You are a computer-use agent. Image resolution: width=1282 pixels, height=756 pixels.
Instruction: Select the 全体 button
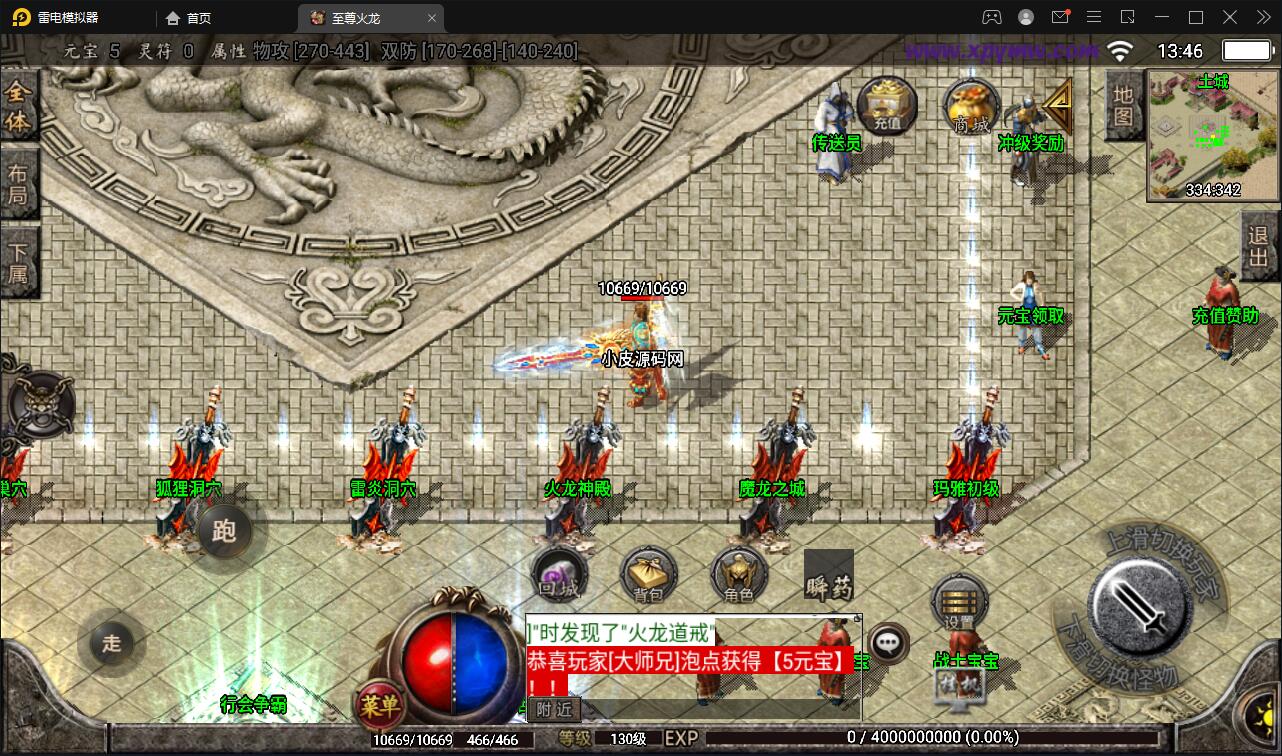pyautogui.click(x=18, y=107)
